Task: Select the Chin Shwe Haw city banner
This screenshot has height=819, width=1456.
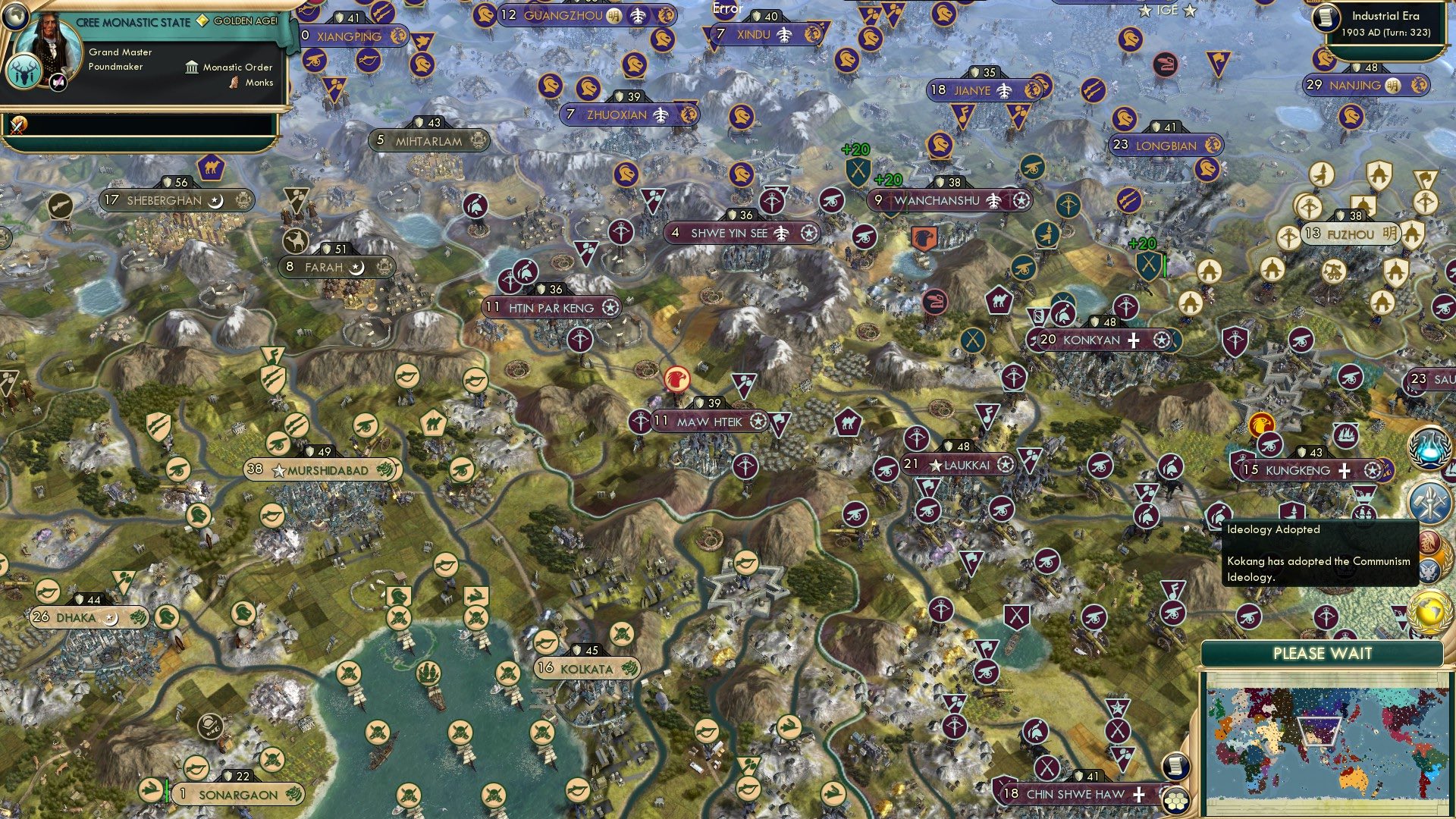Action: pos(1072,793)
